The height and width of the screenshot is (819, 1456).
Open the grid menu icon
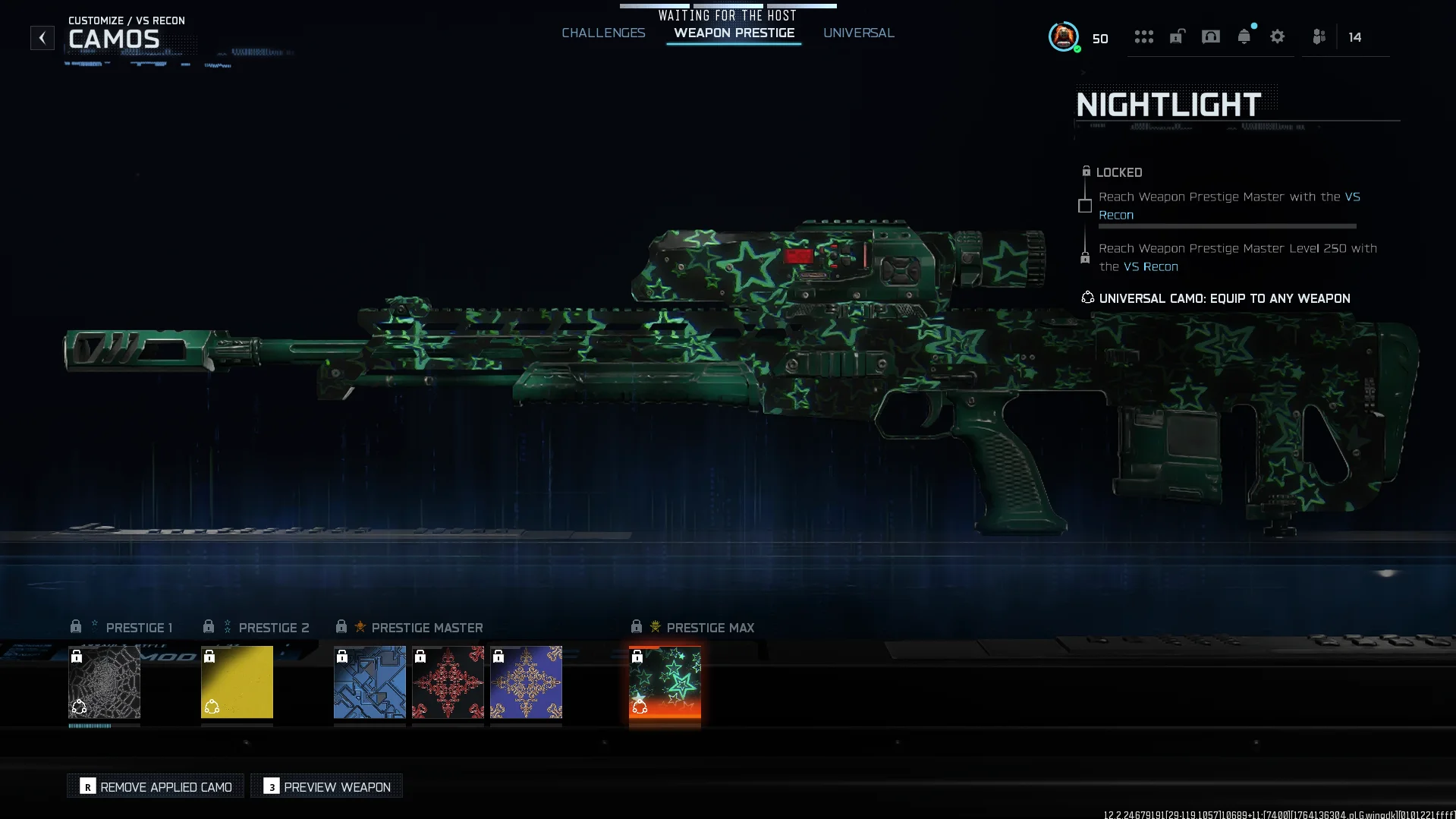tap(1143, 36)
